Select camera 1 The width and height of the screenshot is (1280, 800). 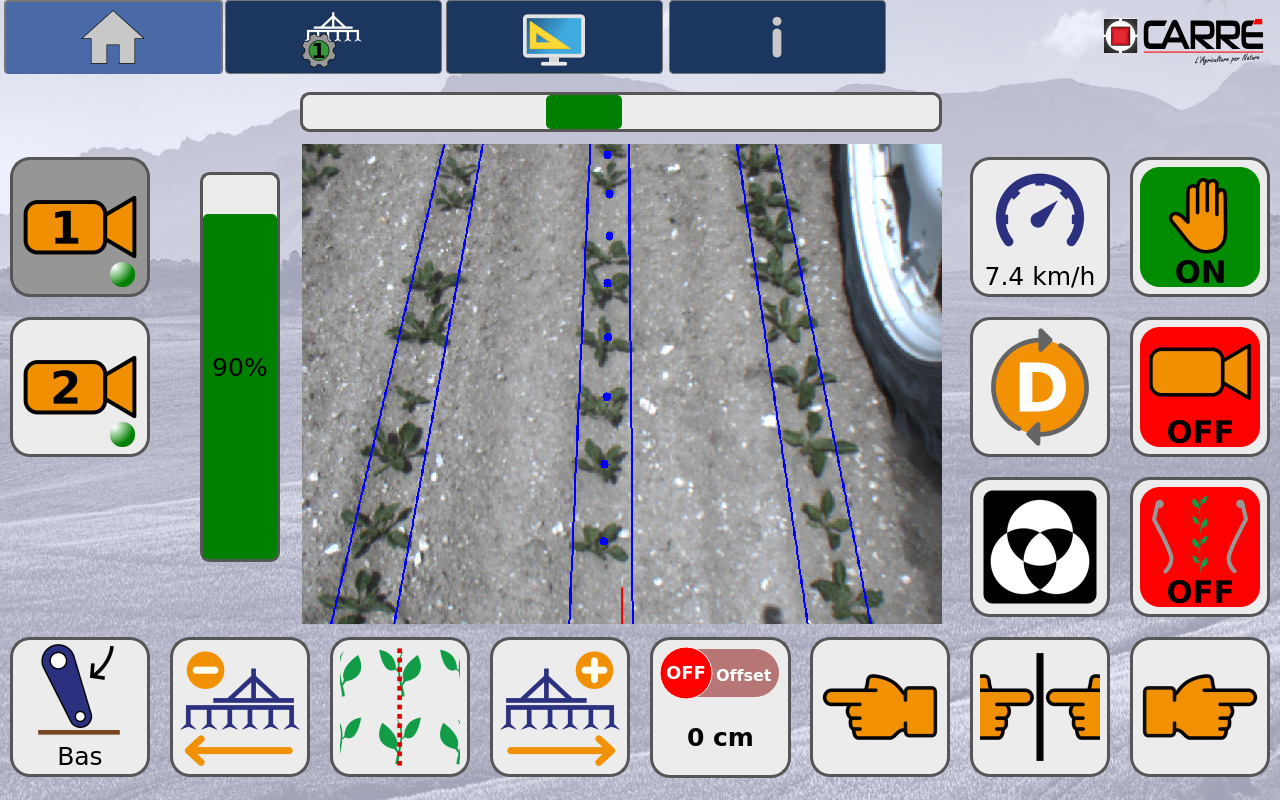(80, 227)
